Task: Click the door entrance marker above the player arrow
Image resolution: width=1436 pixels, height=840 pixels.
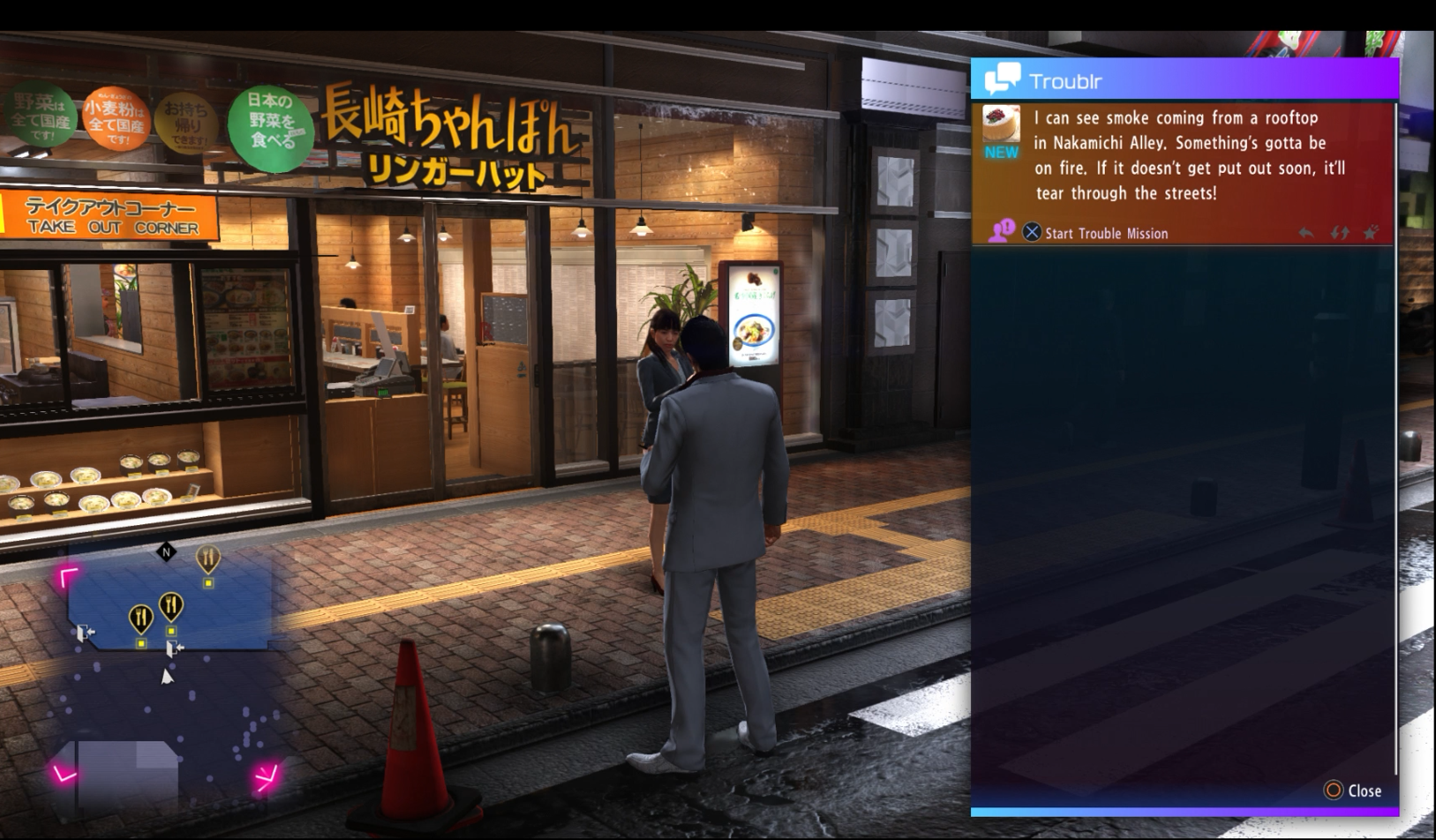Action: coord(174,649)
